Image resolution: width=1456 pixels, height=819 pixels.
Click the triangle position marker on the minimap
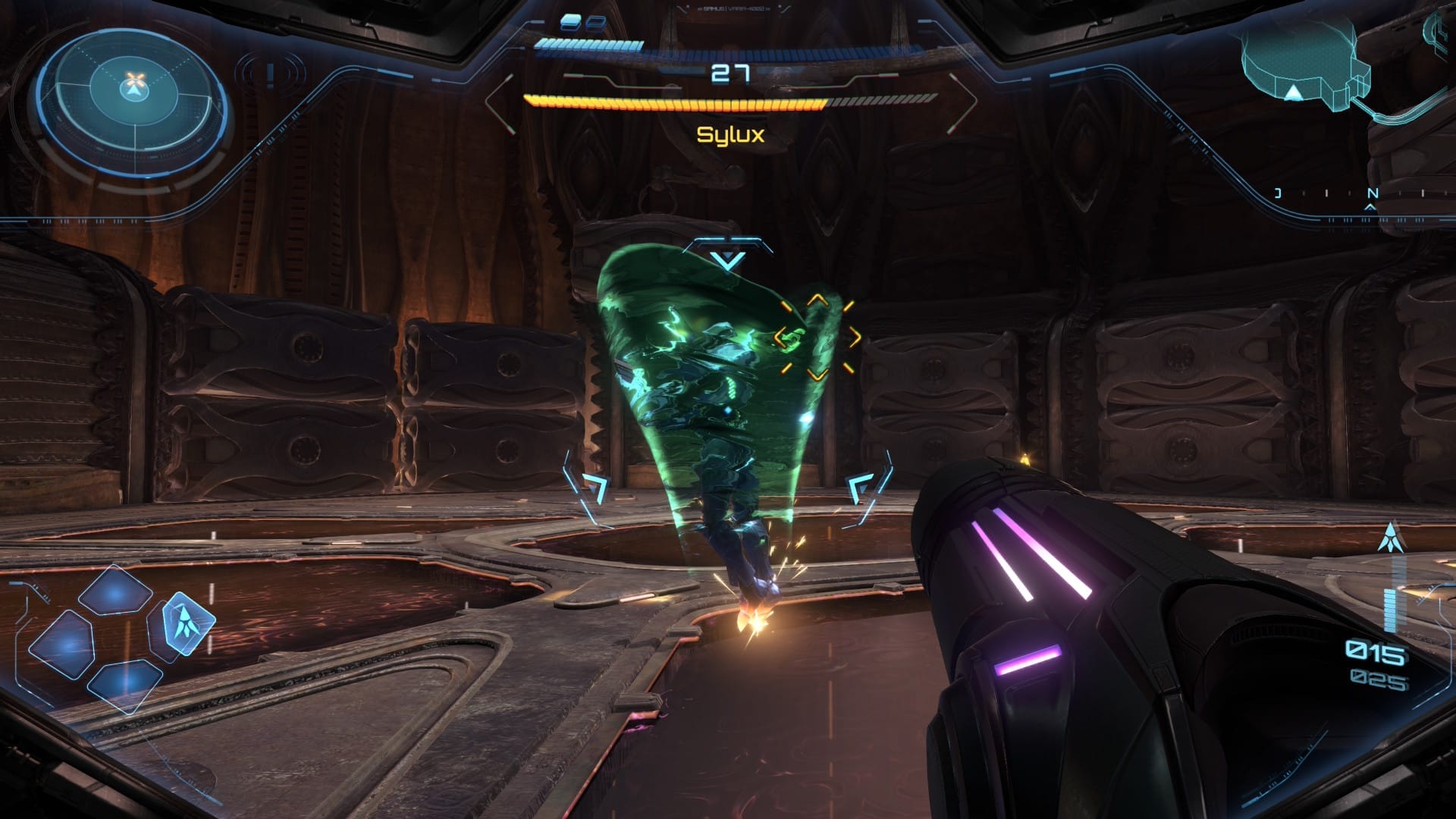(1294, 92)
